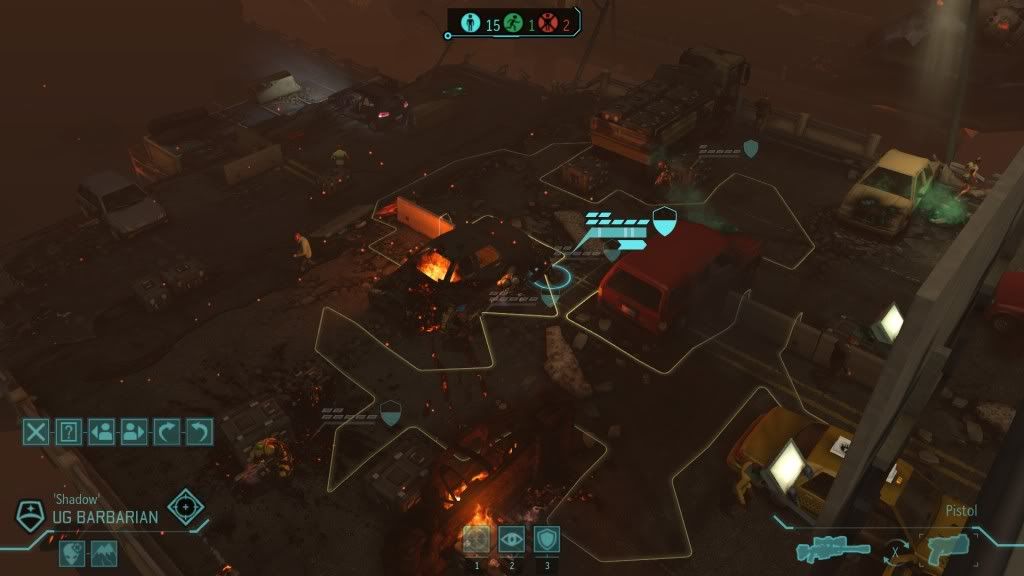Select the pistol weapon icon
This screenshot has width=1024, height=576.
[946, 548]
